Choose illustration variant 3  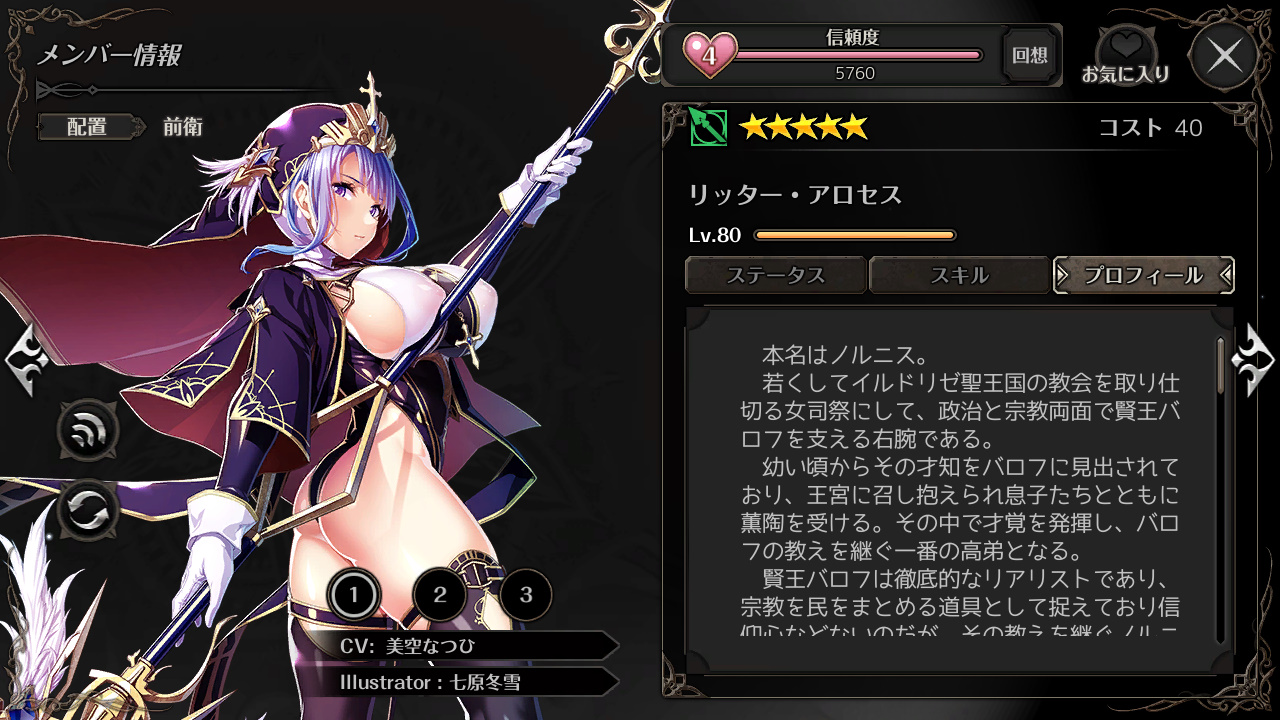click(526, 597)
